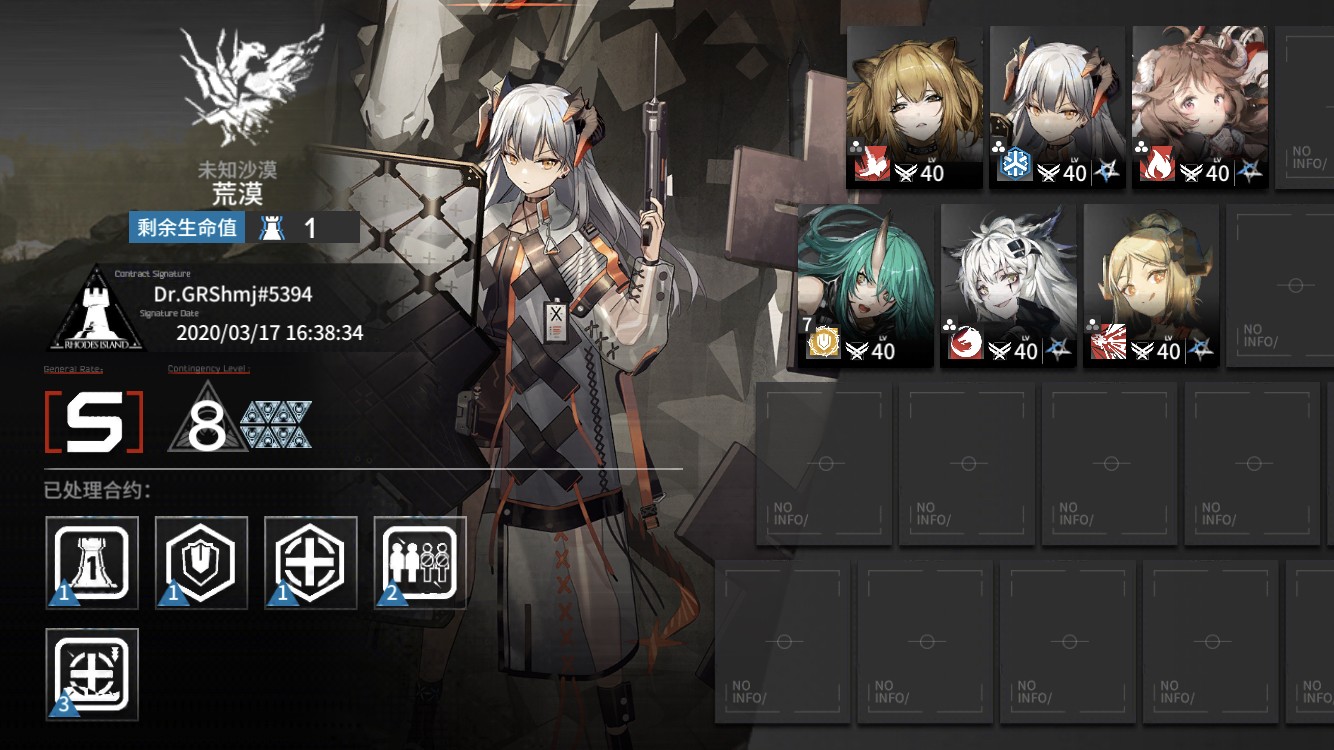The image size is (1334, 750).
Task: Select the blonde horned operator card
Action: tap(1151, 284)
